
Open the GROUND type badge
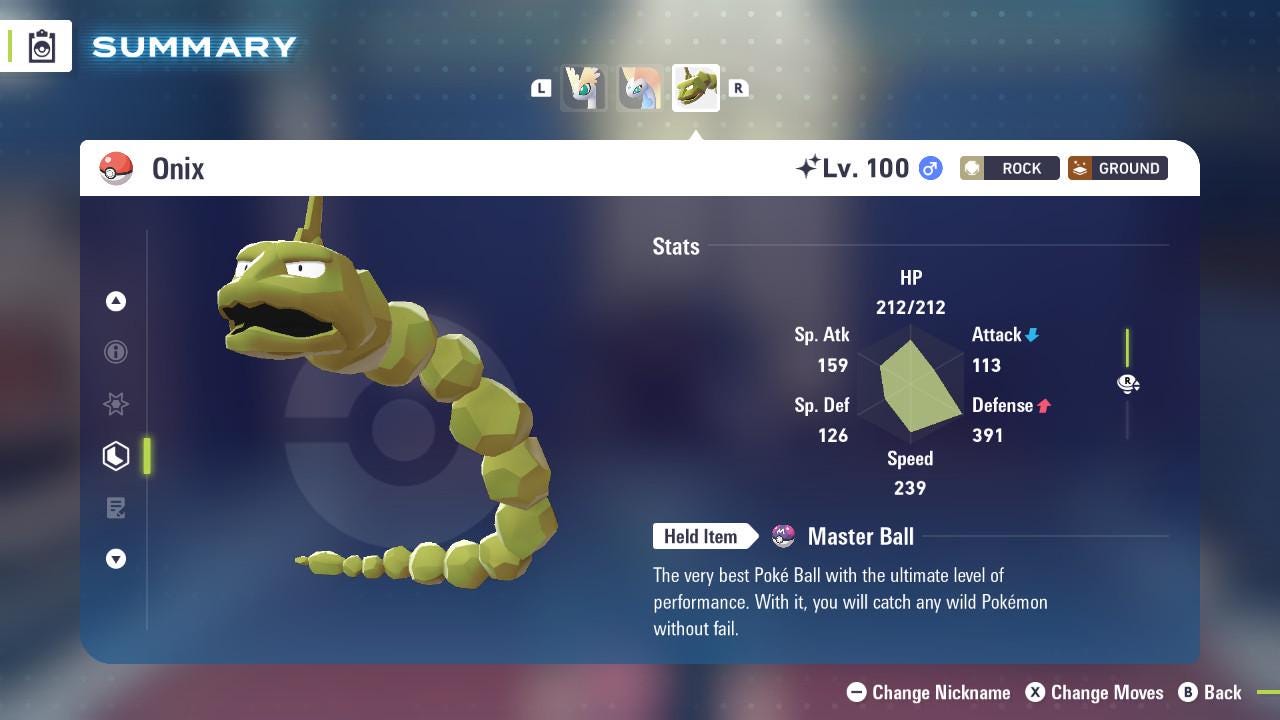[1117, 168]
